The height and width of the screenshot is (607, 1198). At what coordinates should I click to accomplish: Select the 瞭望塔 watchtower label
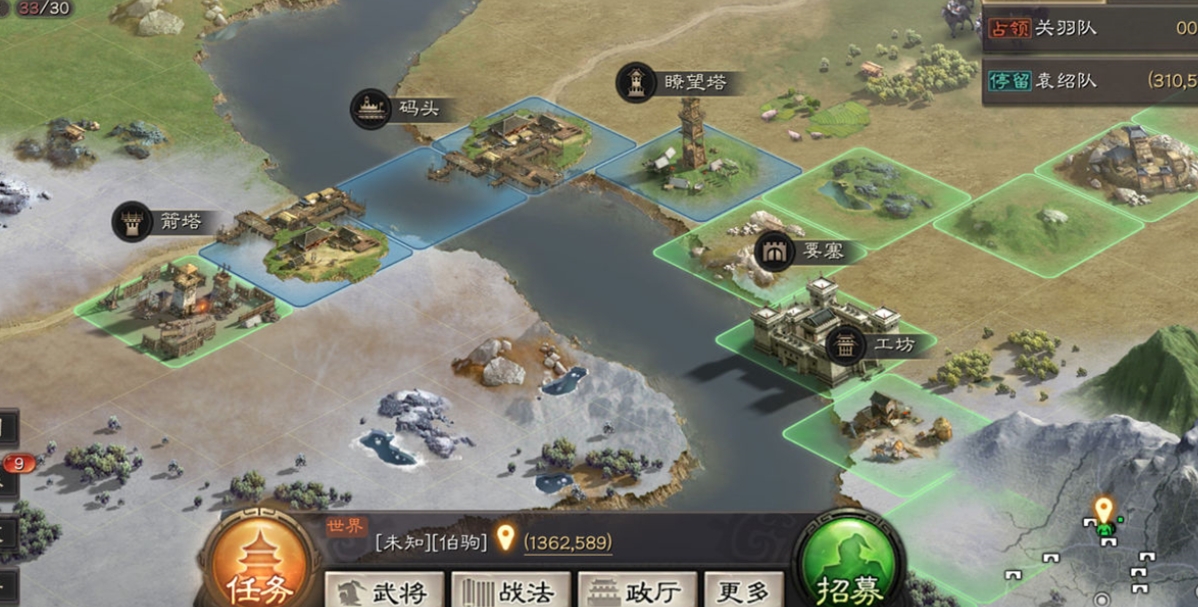[680, 83]
